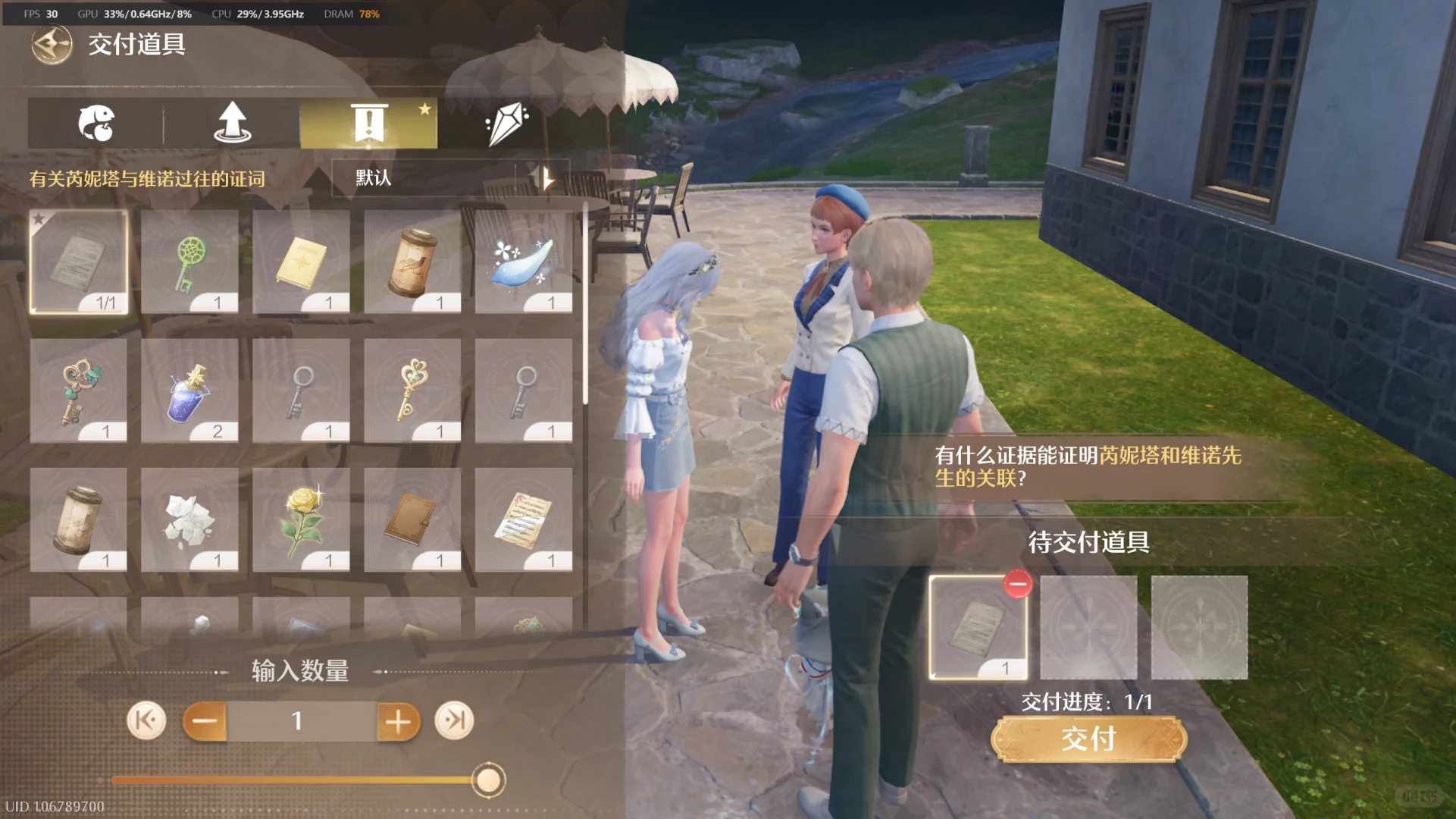Set quantity to maximum with skip-forward button
Screen dimensions: 1456x819
[454, 720]
